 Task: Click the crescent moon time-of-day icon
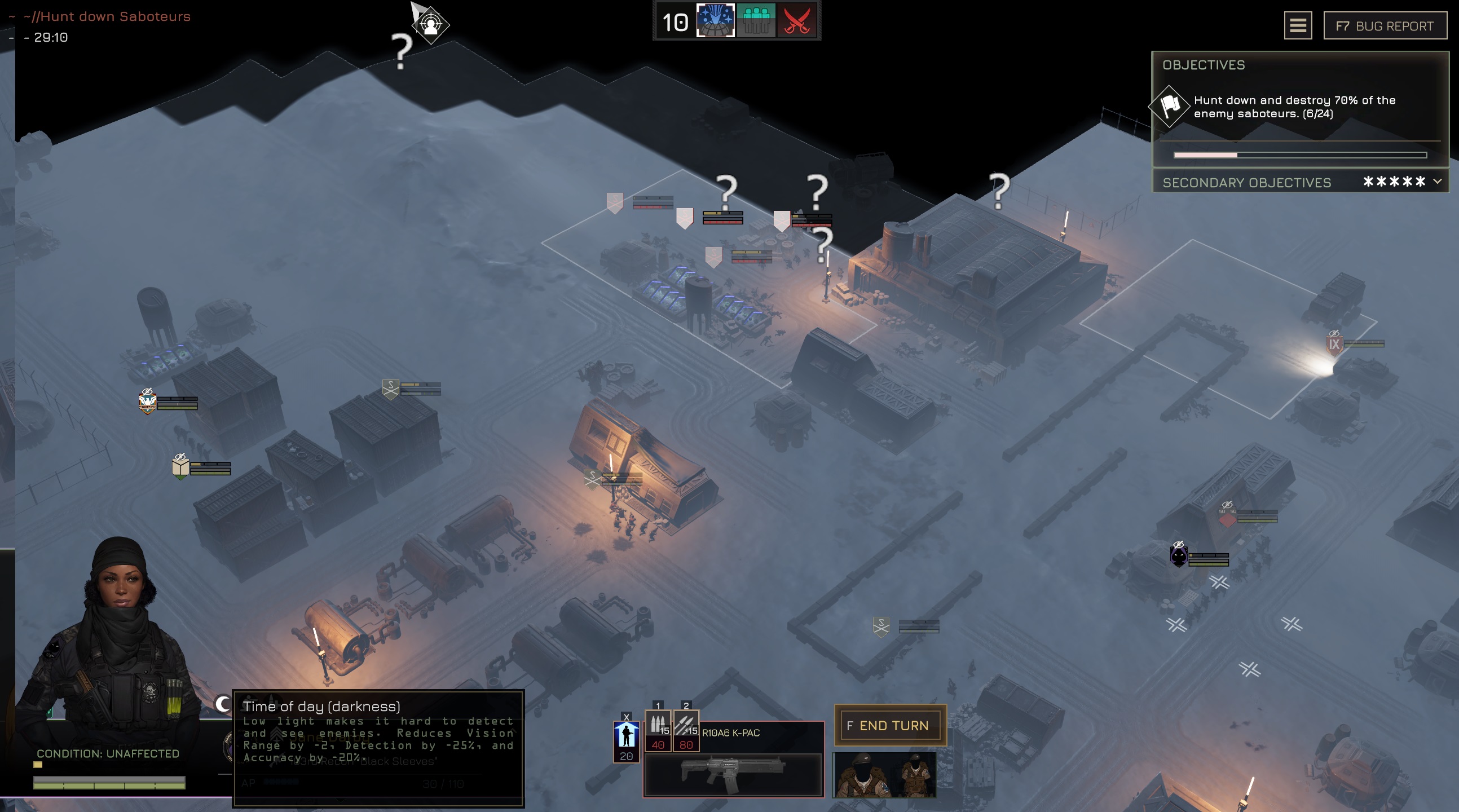(223, 703)
